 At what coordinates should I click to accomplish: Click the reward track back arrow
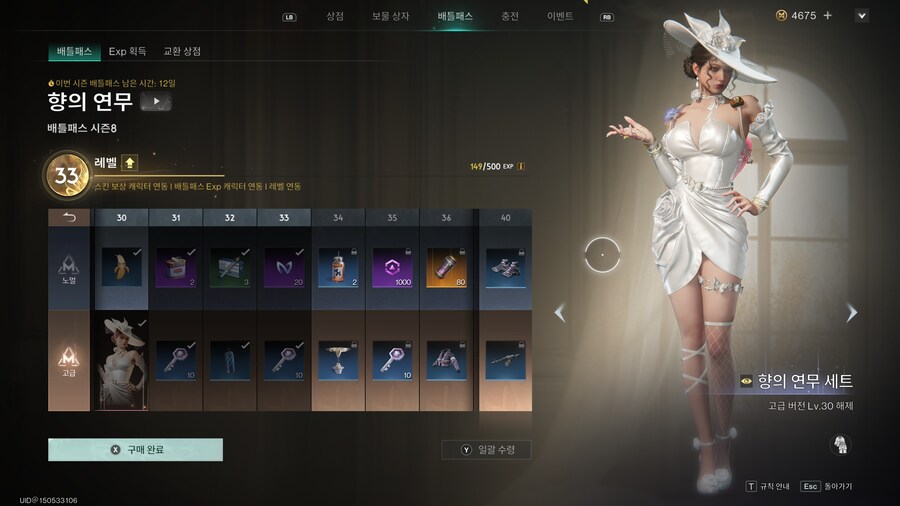(x=70, y=217)
